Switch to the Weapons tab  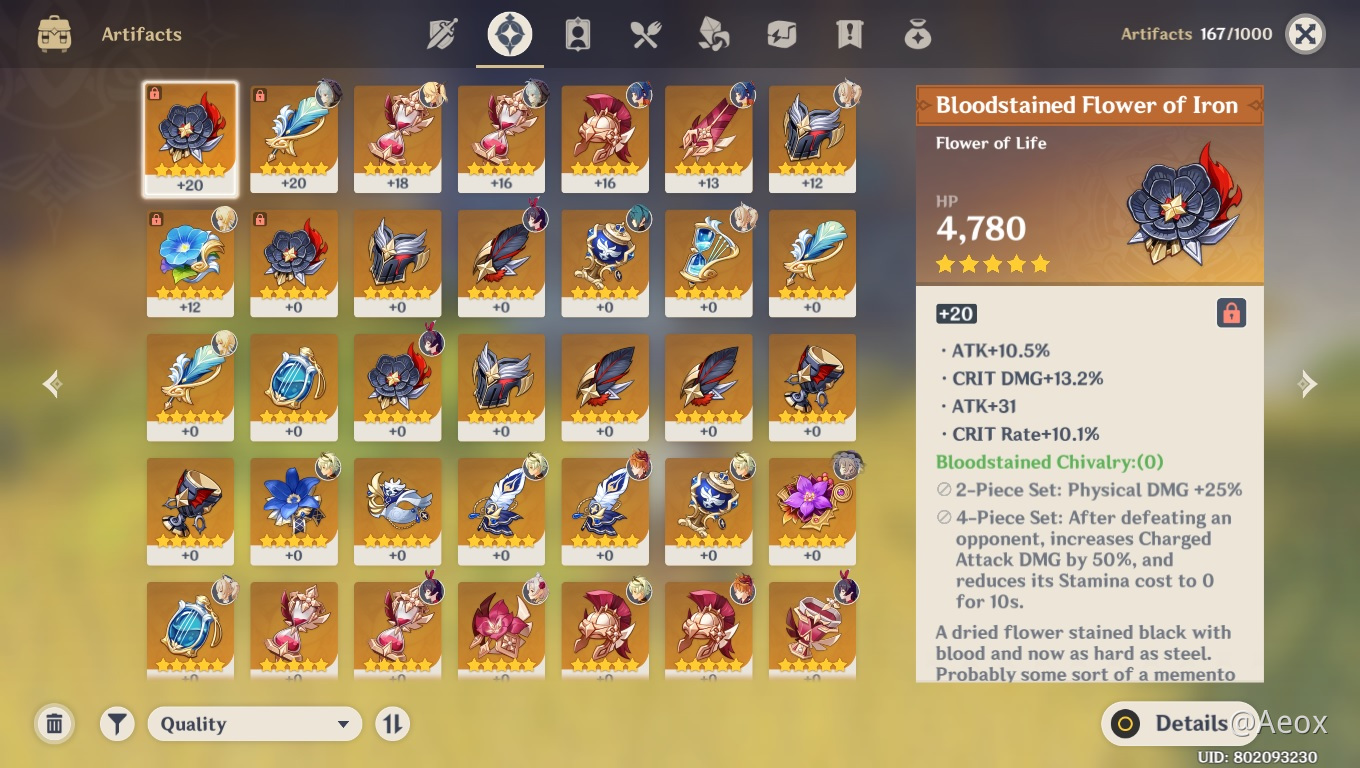[x=441, y=33]
